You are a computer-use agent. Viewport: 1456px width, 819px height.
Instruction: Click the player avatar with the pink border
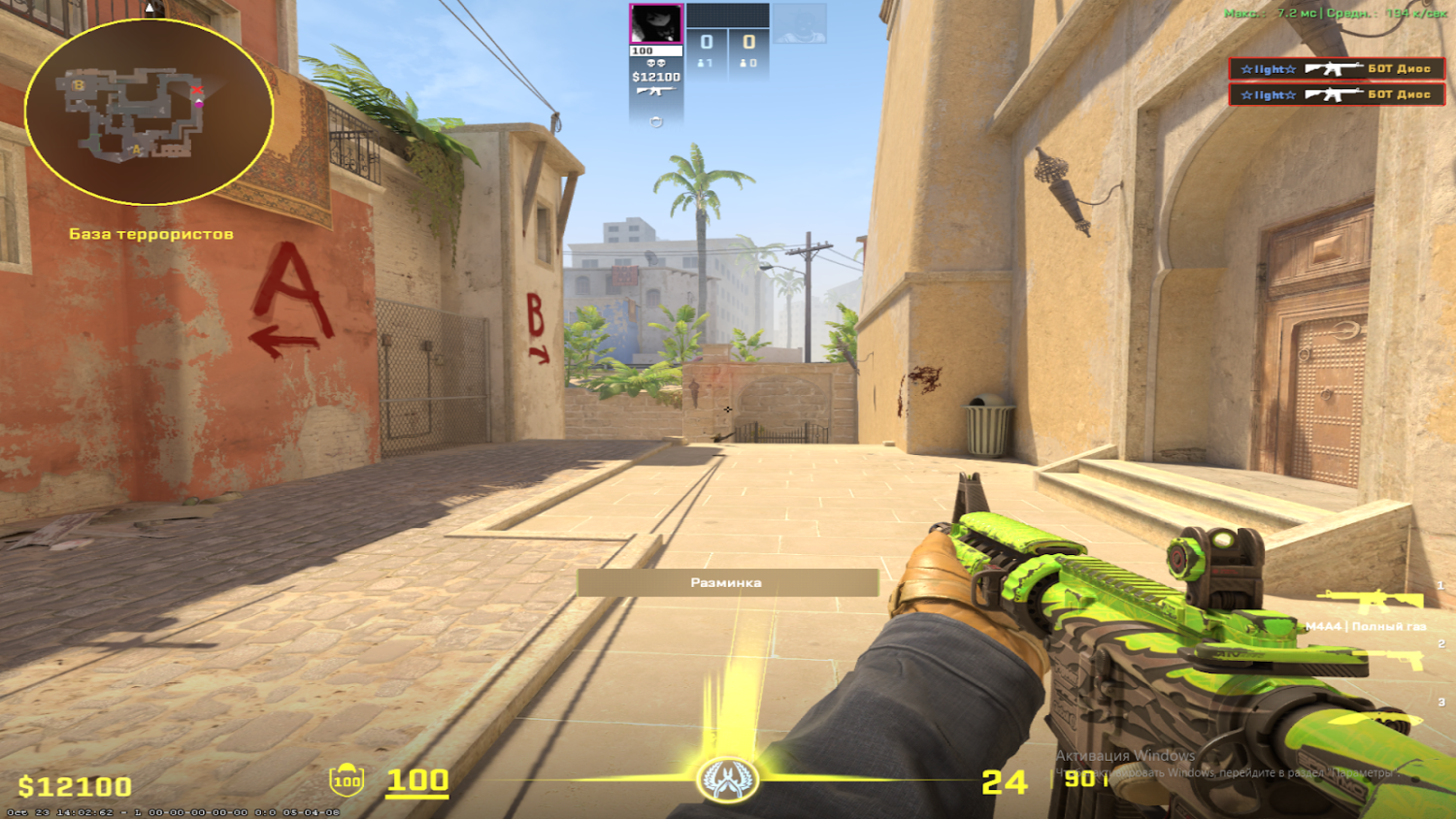tap(656, 22)
